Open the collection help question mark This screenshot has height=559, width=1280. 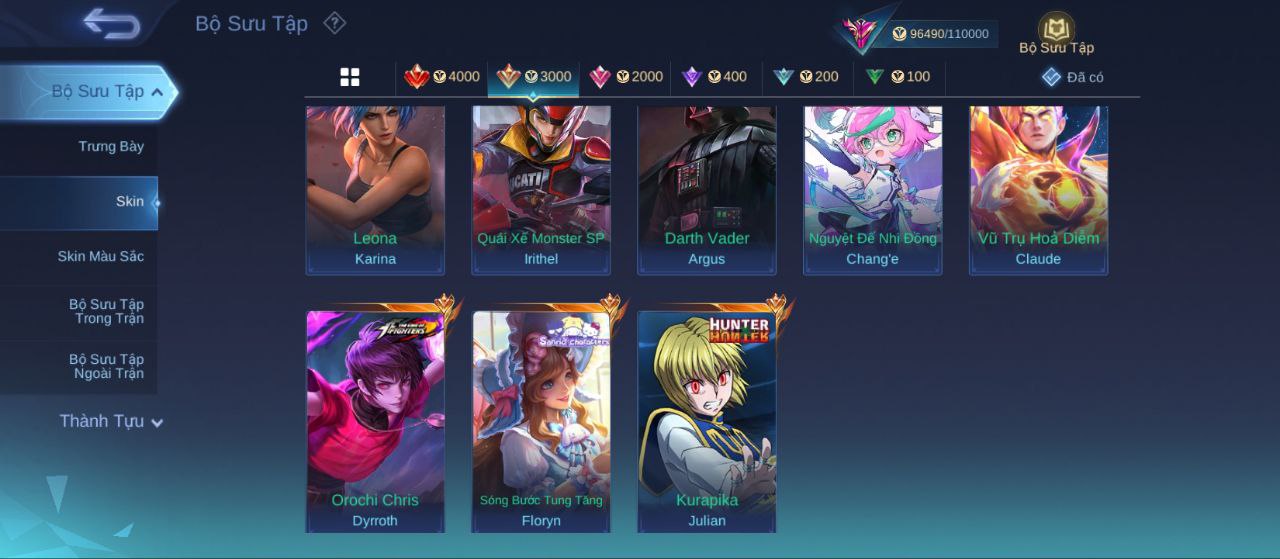(x=335, y=23)
